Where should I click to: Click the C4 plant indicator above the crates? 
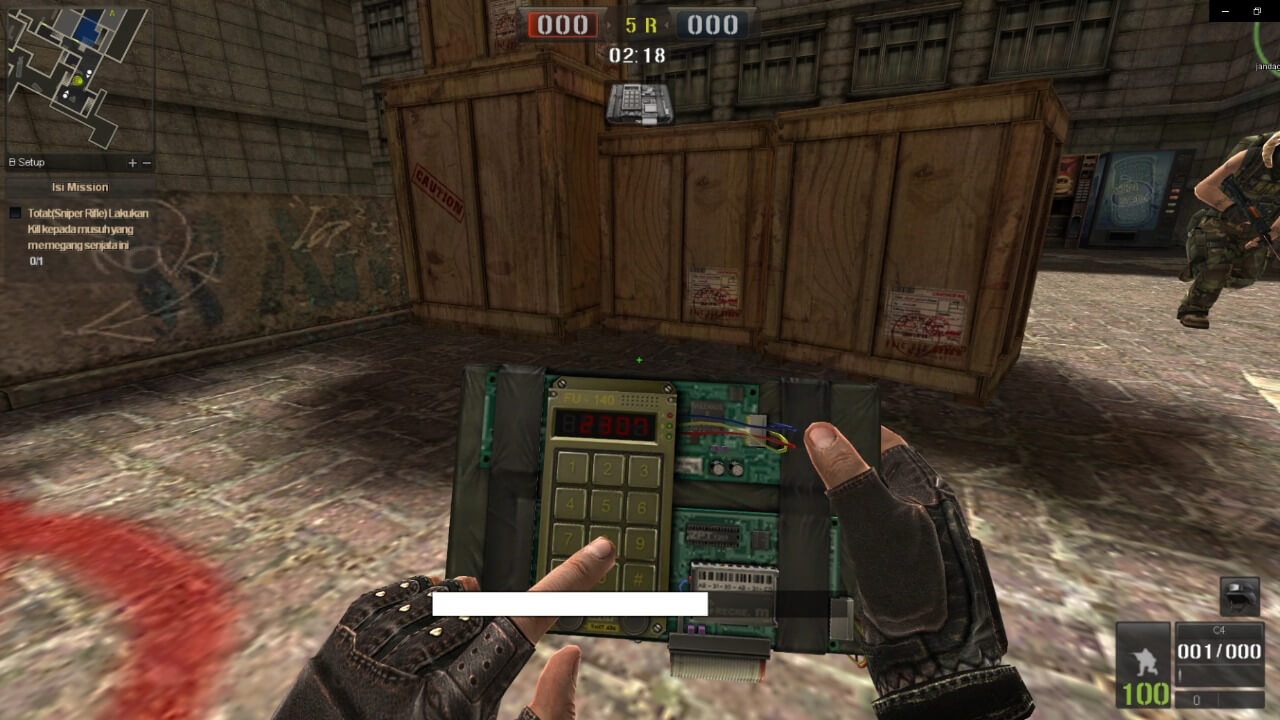tap(641, 106)
